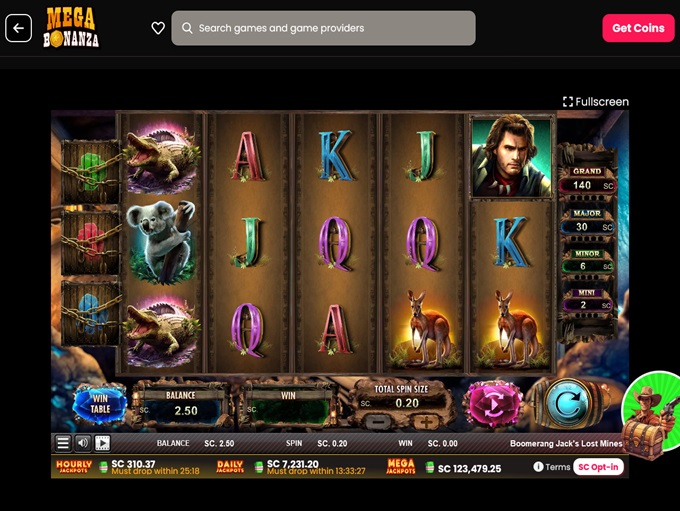680x511 pixels.
Task: Enter Fullscreen mode
Action: tap(596, 101)
